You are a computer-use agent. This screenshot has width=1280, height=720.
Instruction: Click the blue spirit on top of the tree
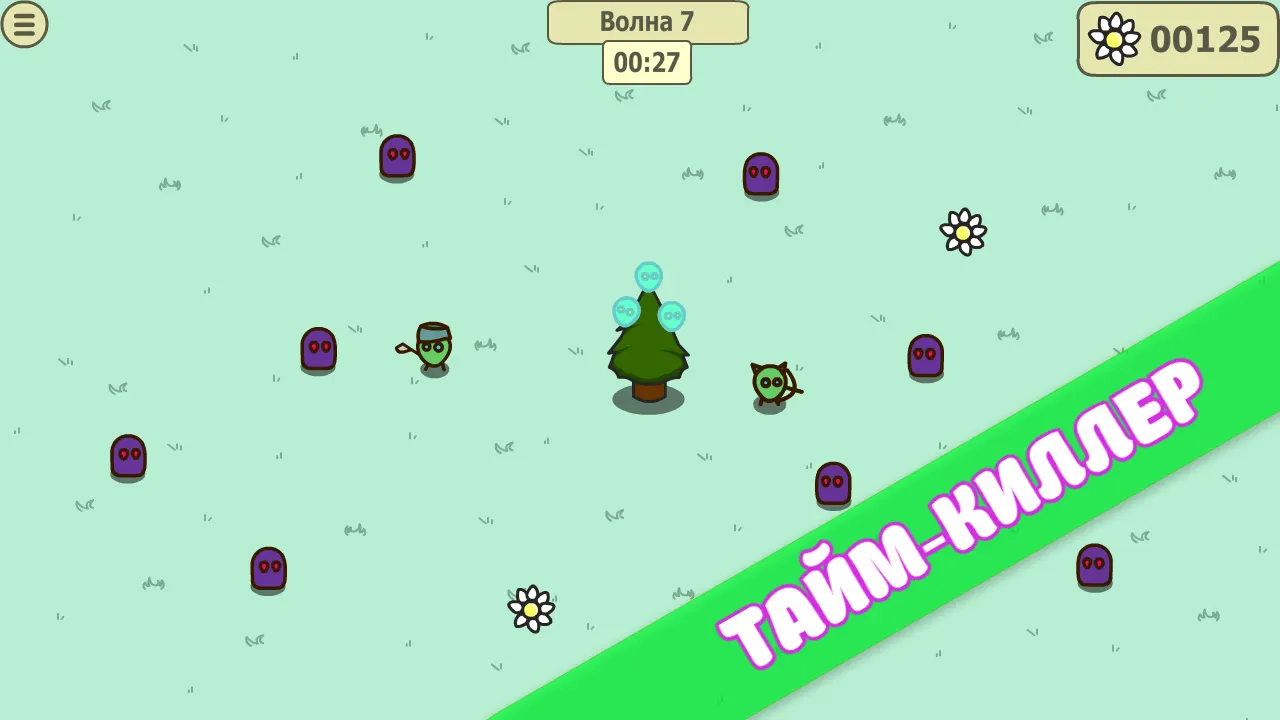[x=649, y=277]
